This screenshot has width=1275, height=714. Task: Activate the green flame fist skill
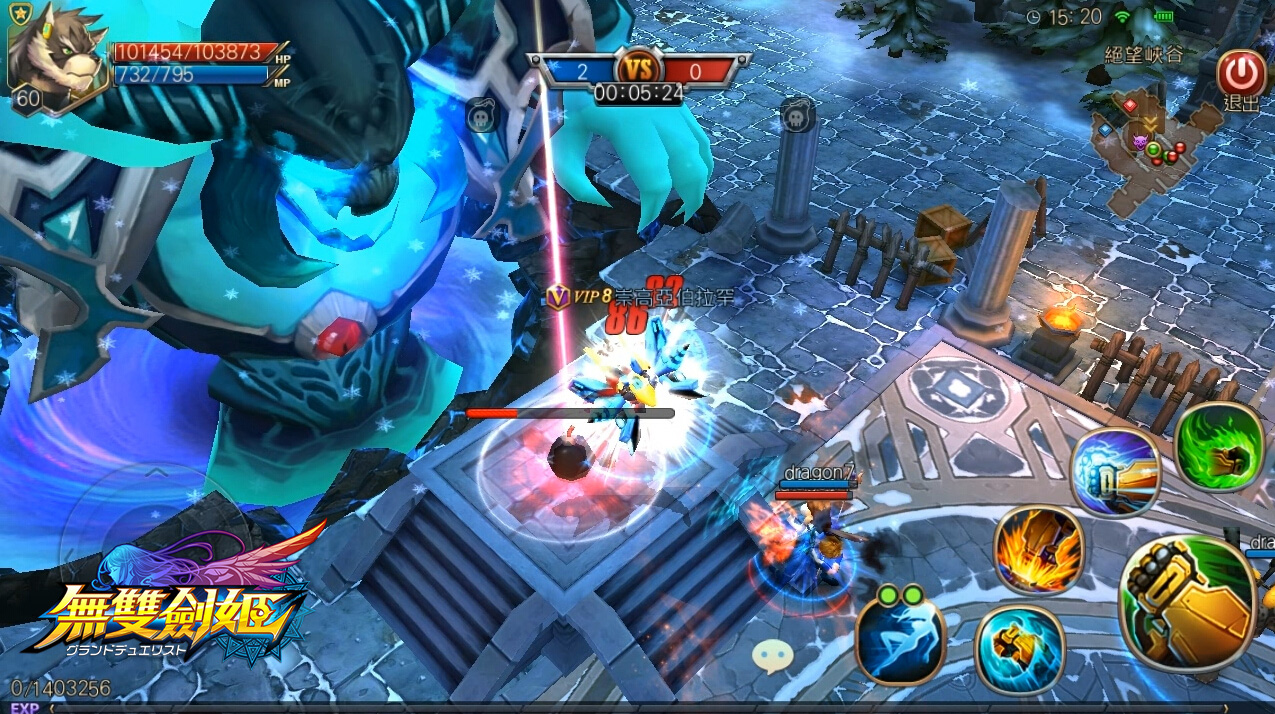click(x=1219, y=447)
